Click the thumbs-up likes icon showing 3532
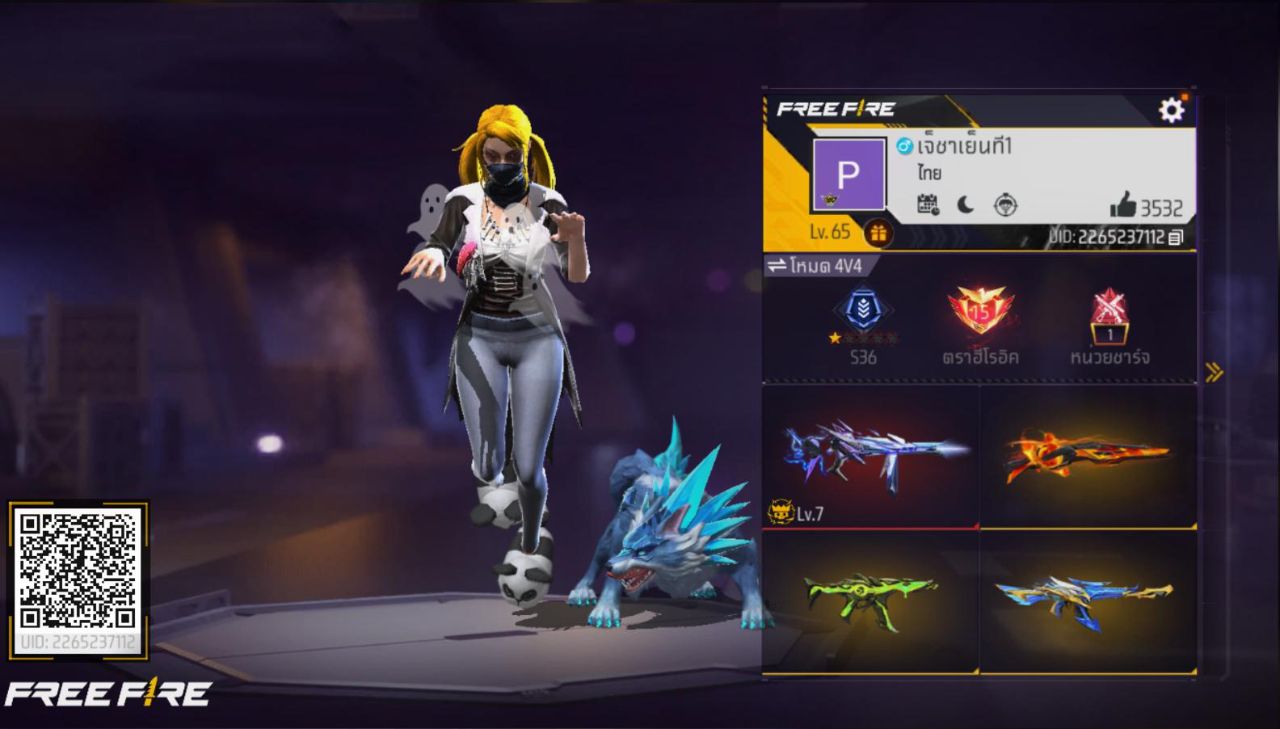Image resolution: width=1280 pixels, height=729 pixels. 1123,205
